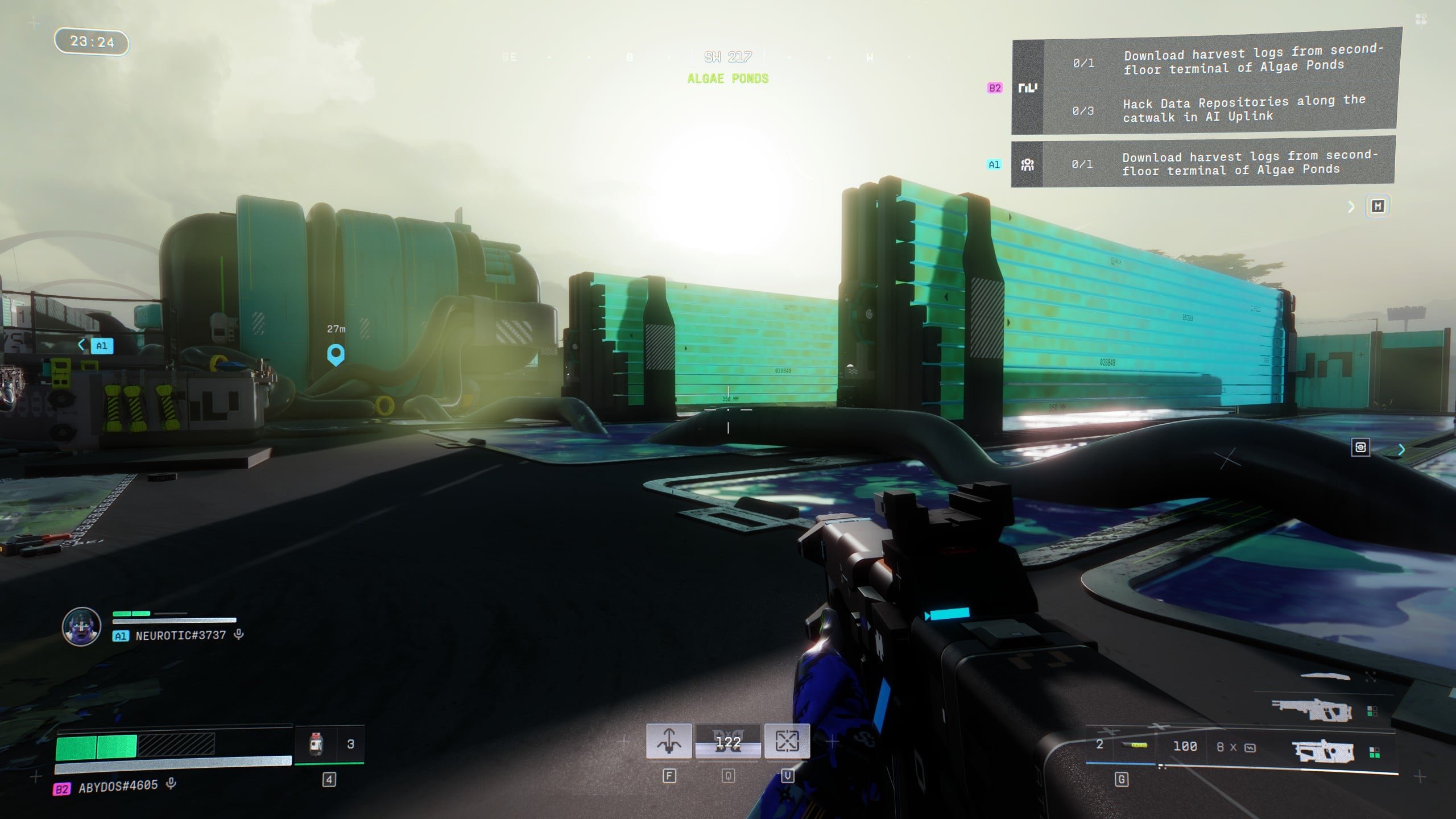Screen dimensions: 1456x819
Task: Toggle ABYDOS#4605's microphone icon
Action: tap(171, 784)
